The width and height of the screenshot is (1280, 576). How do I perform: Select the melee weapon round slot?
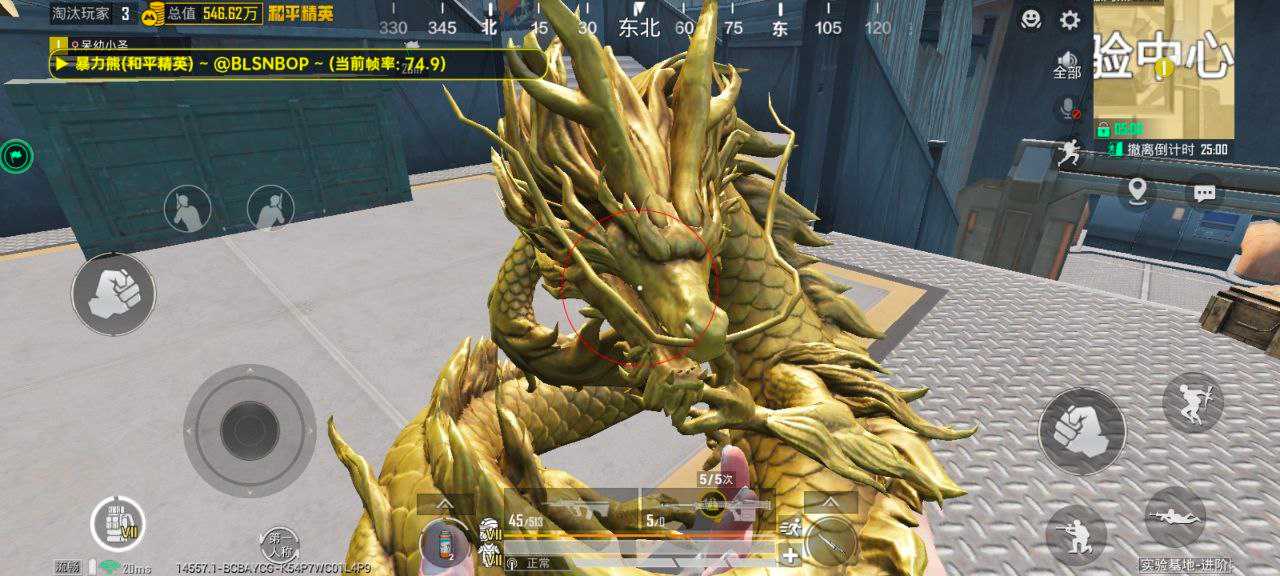[x=830, y=541]
